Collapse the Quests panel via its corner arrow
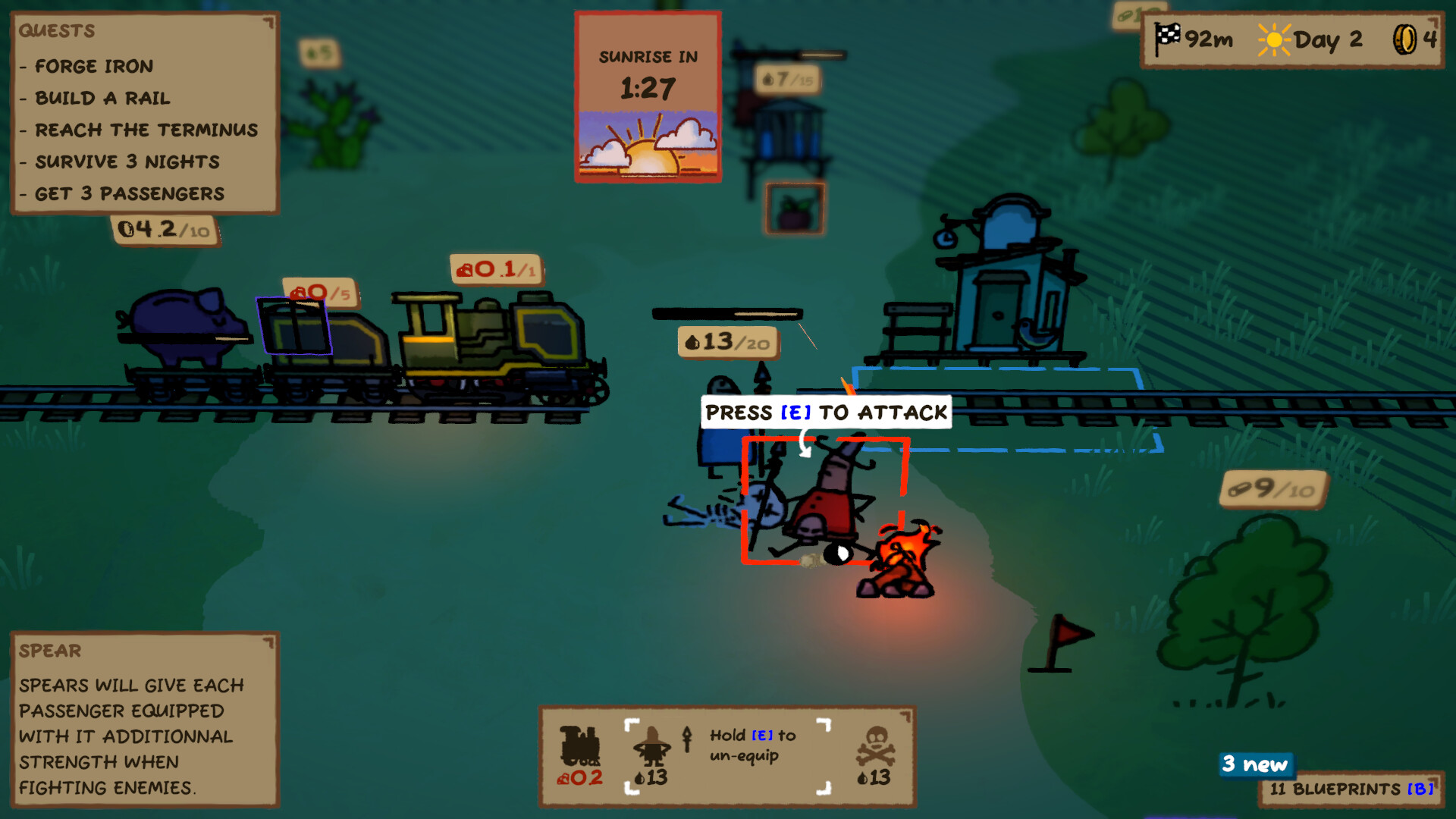The height and width of the screenshot is (819, 1456). click(x=267, y=22)
